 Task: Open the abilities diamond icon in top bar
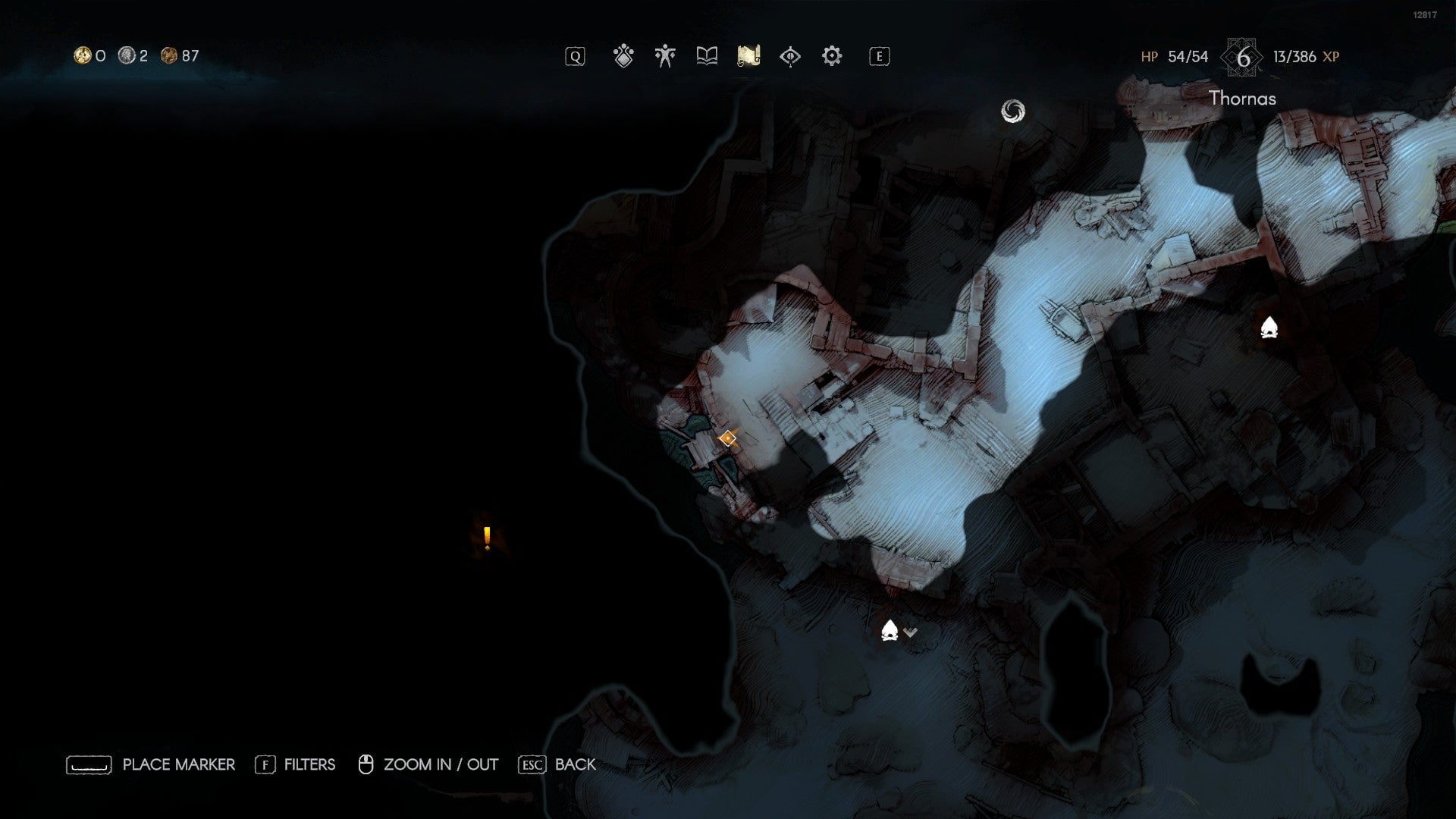(622, 55)
